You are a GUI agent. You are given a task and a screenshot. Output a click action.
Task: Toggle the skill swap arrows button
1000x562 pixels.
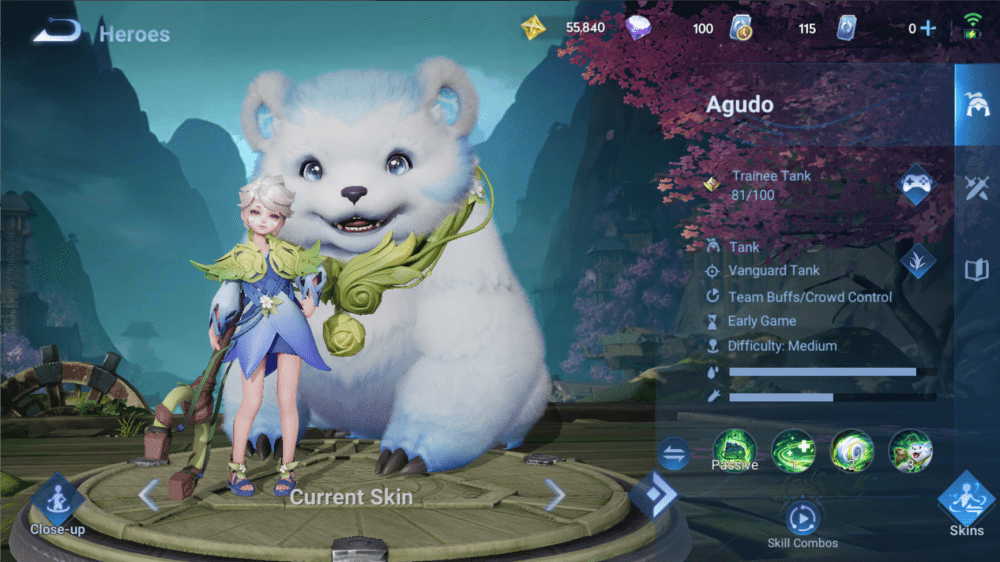tap(674, 455)
